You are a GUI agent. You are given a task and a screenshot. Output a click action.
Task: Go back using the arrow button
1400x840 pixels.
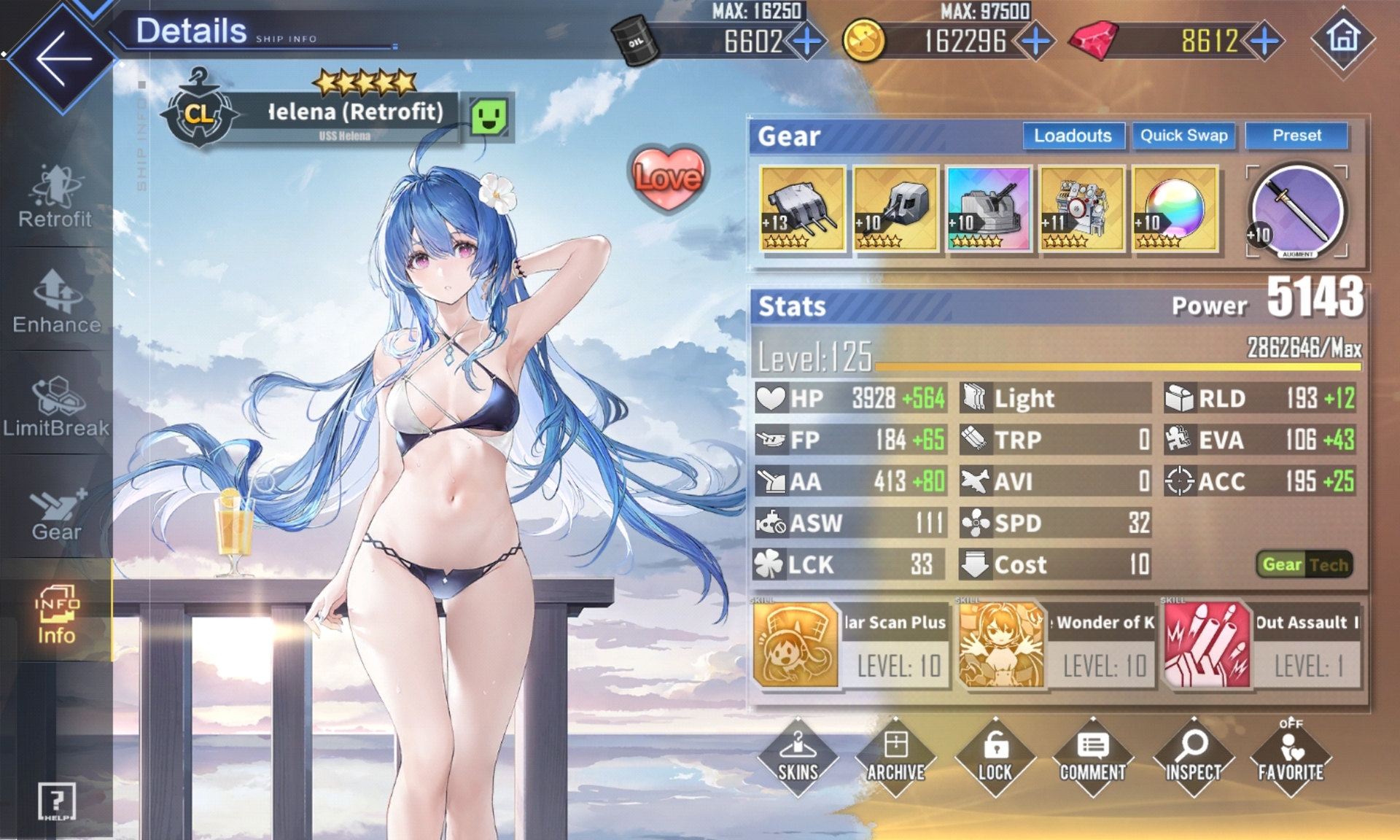click(62, 58)
